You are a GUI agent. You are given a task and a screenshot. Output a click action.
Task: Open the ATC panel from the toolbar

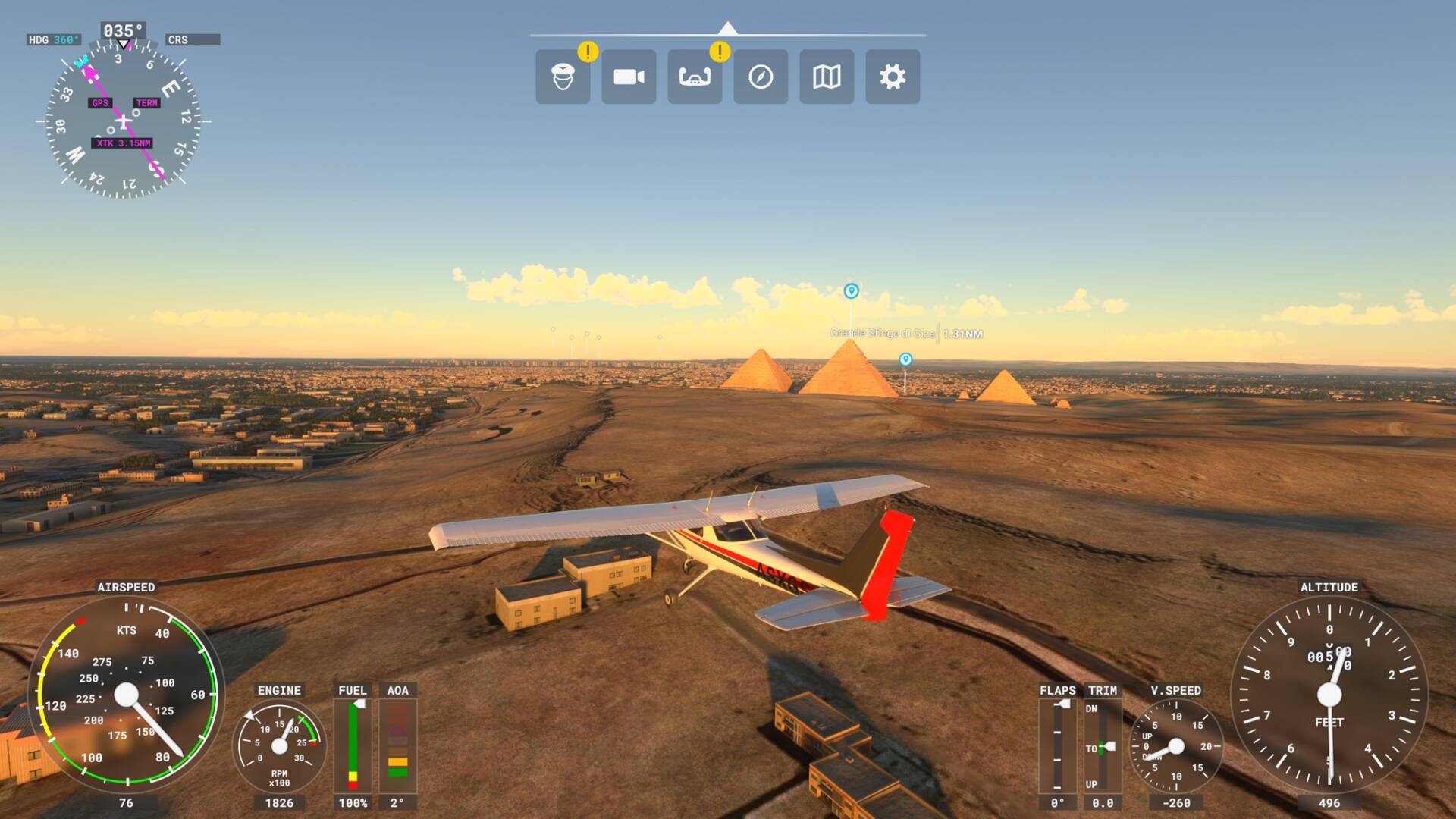pos(563,77)
